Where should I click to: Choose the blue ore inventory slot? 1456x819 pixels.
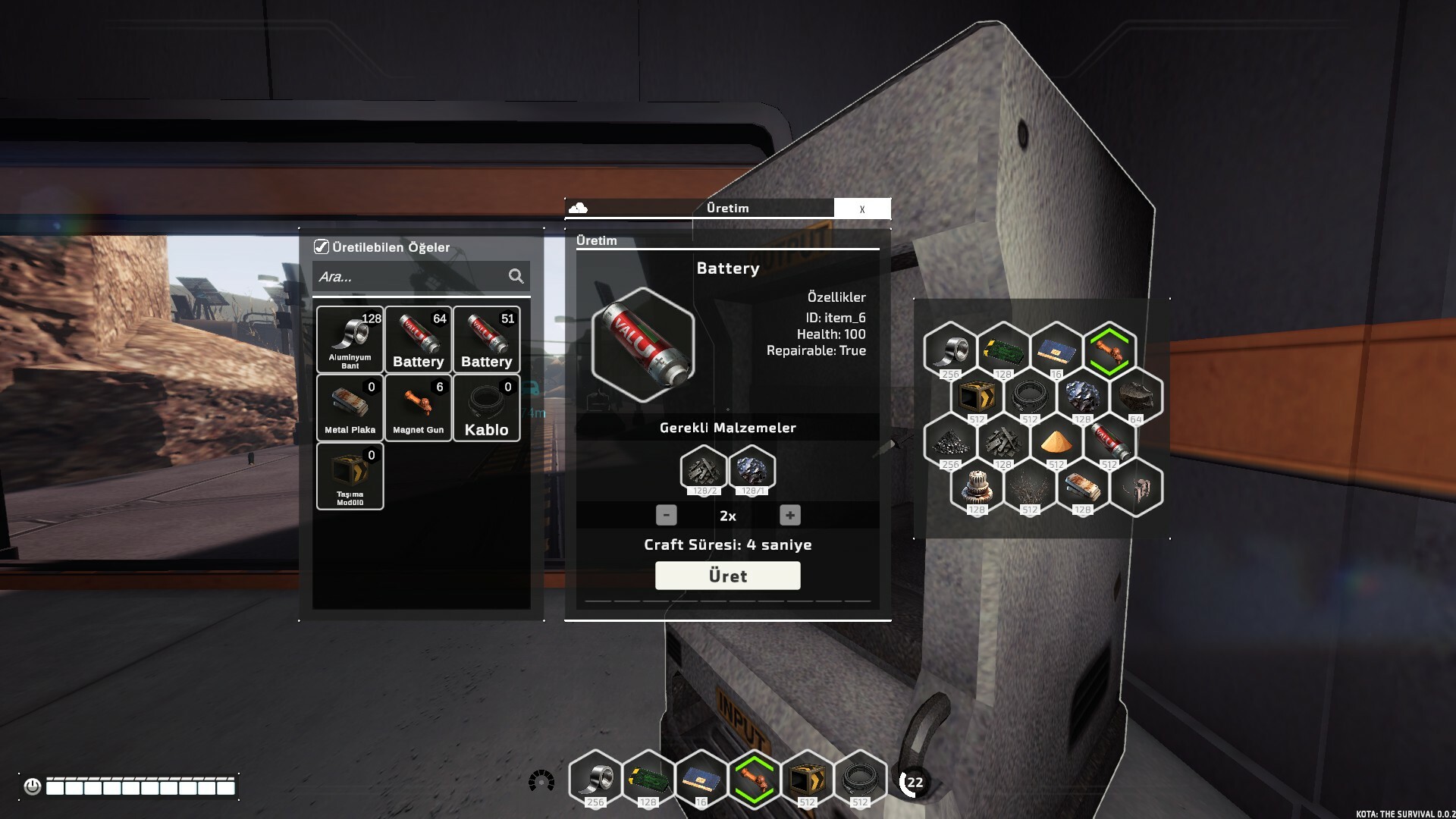[1082, 396]
